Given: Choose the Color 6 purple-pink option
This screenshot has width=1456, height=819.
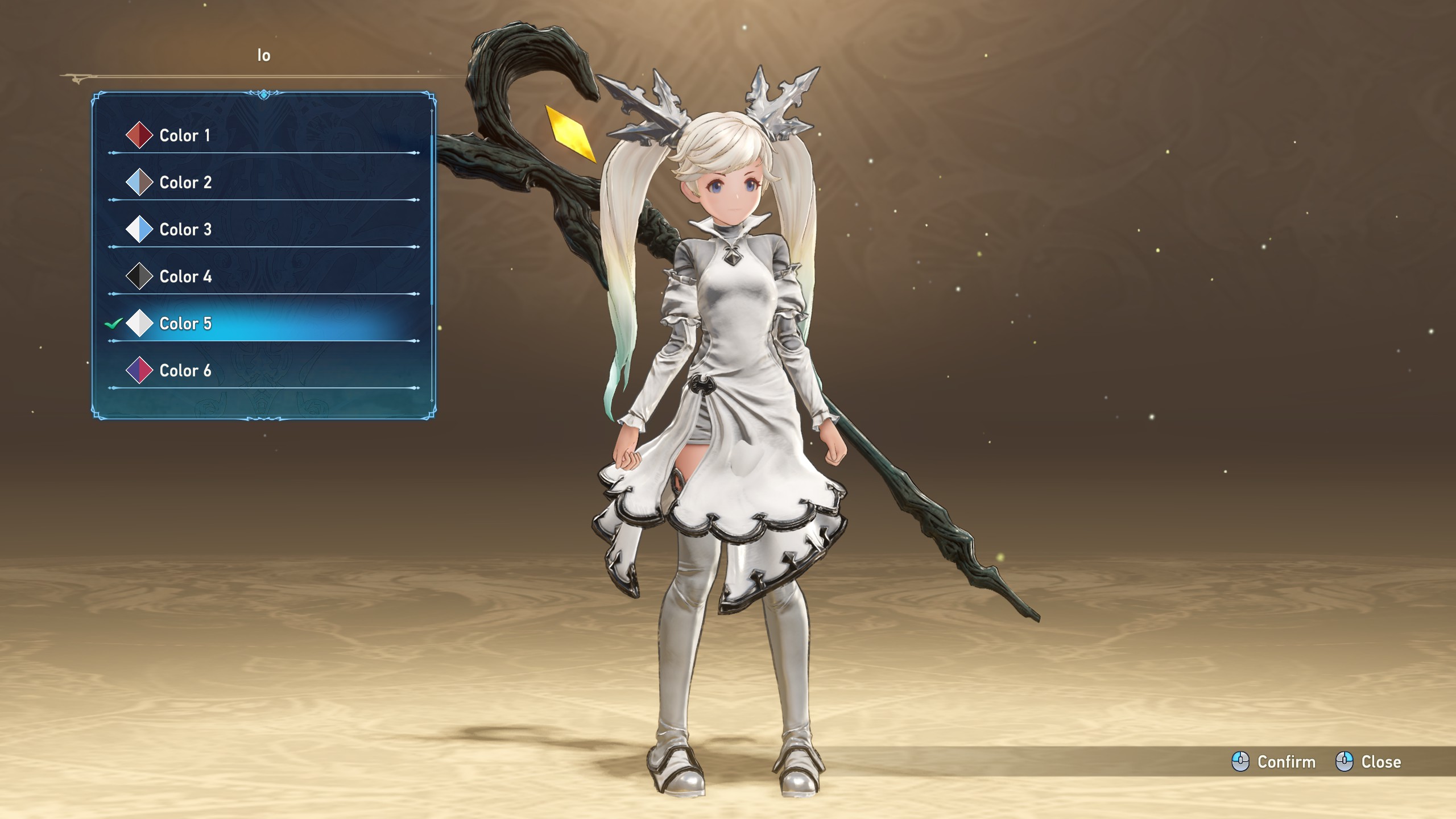Looking at the screenshot, I should pos(185,371).
